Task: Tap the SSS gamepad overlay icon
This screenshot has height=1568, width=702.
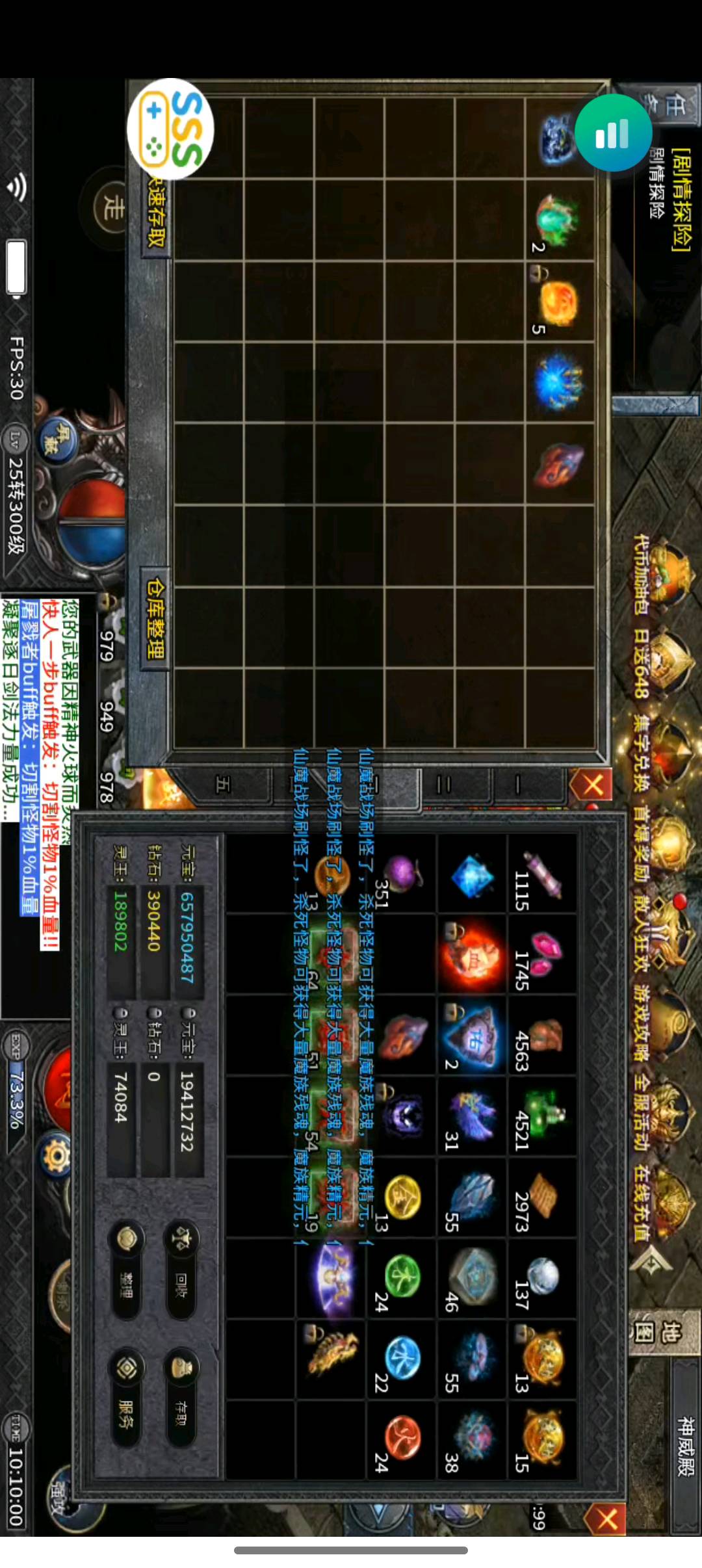Action: 170,129
